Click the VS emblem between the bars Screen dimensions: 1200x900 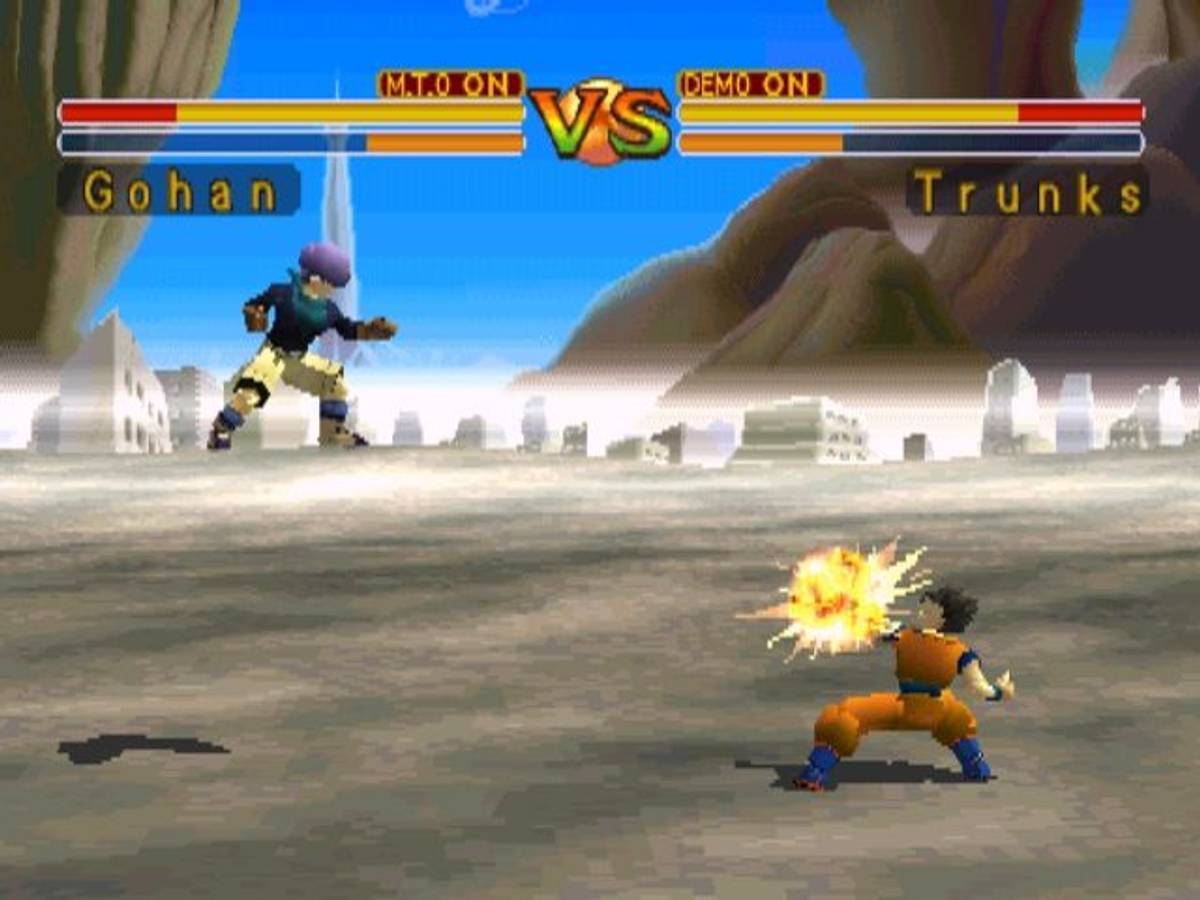tap(600, 122)
